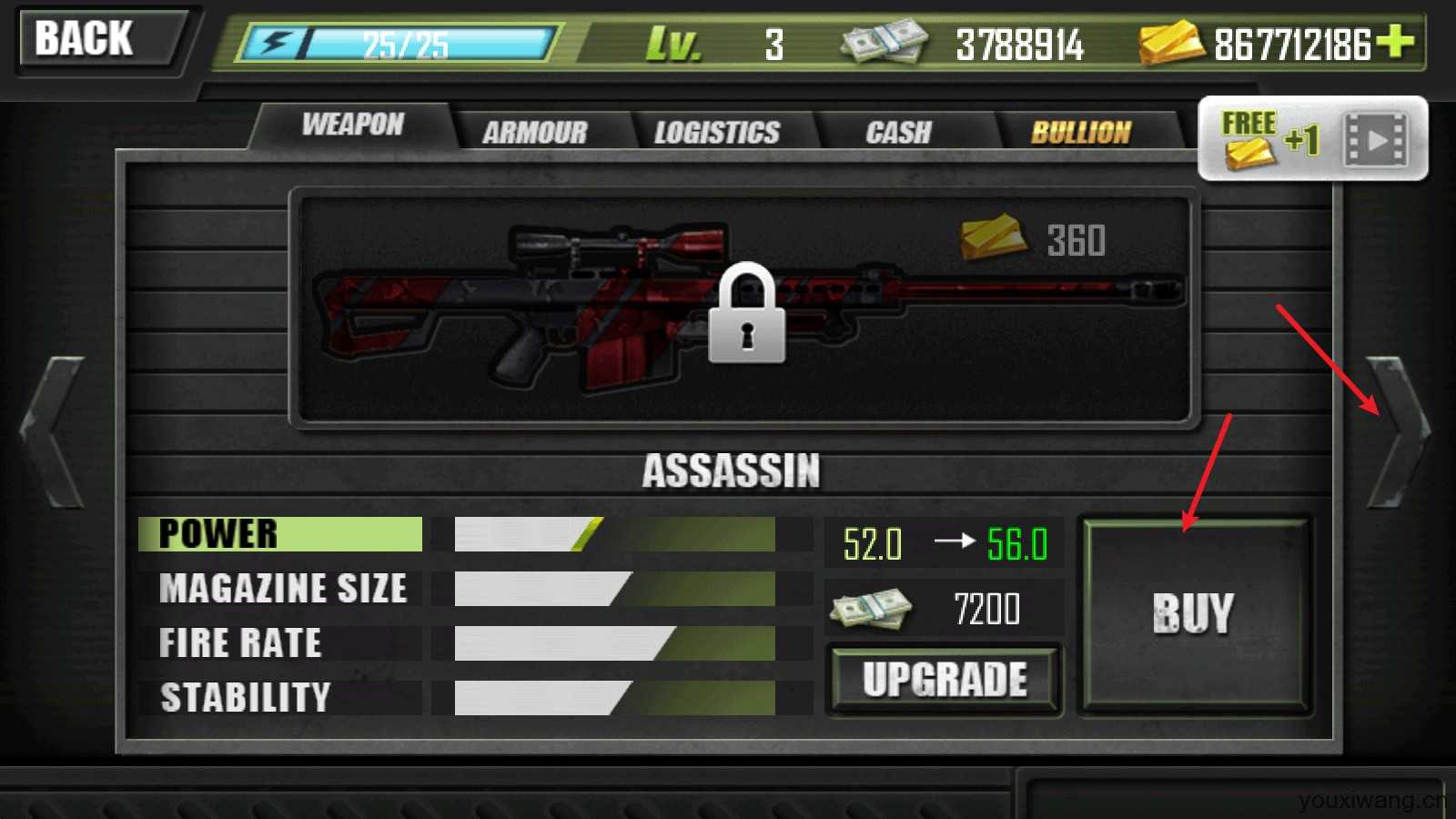Watch video for free gold bullion

(1313, 139)
